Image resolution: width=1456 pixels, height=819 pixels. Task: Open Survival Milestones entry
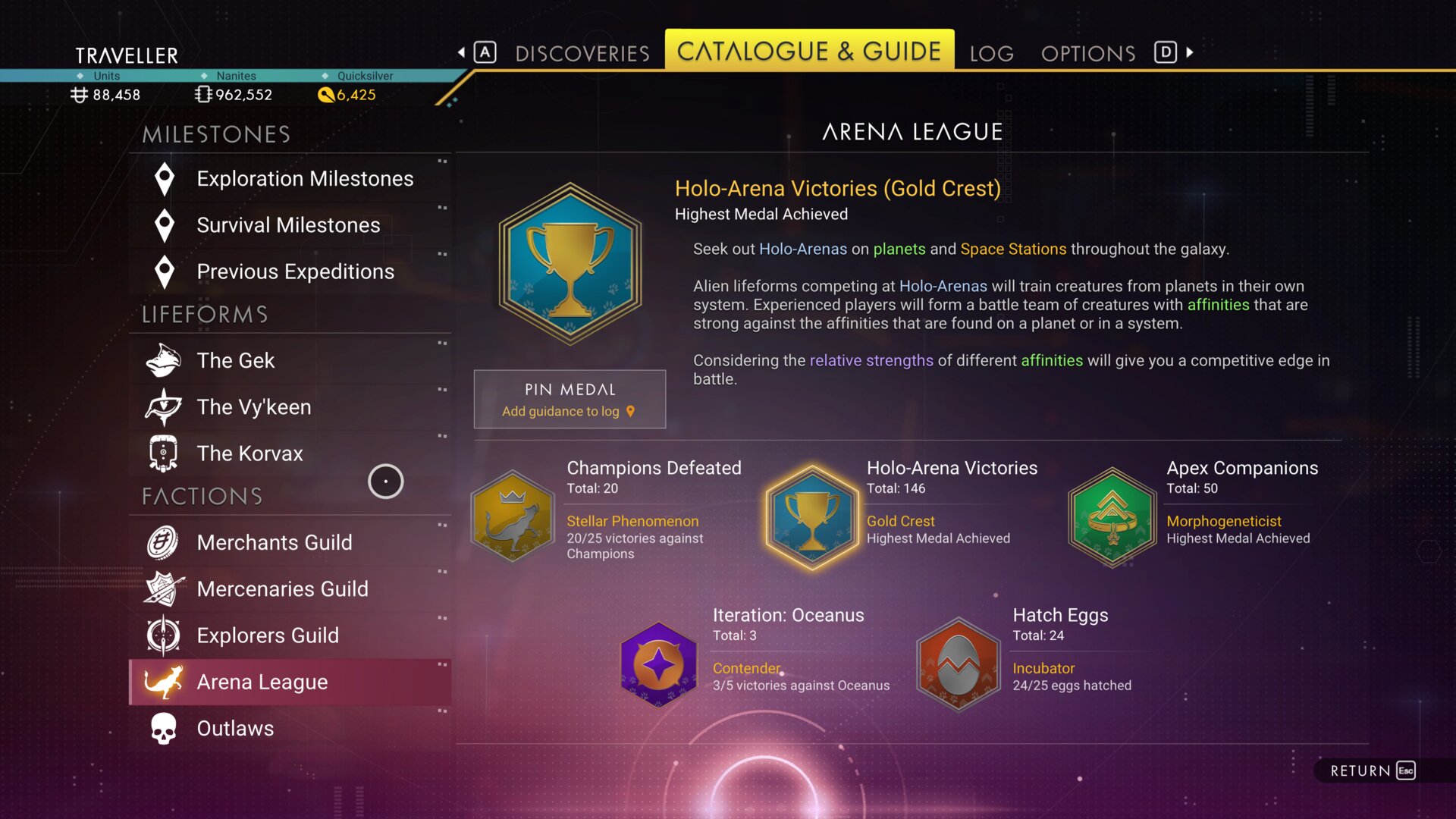(288, 225)
